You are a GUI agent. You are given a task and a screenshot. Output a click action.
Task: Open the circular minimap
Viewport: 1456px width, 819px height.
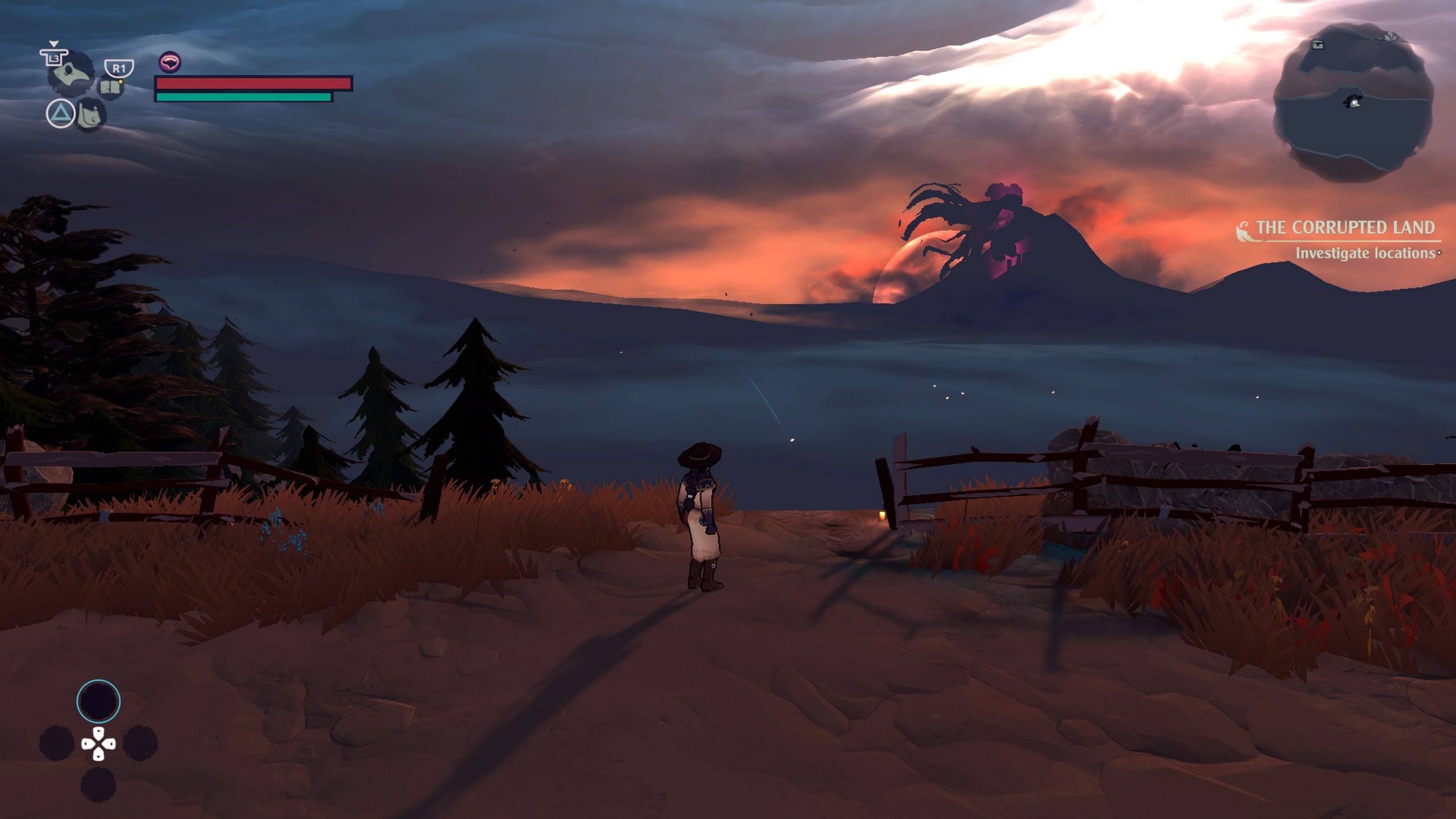tap(1352, 102)
